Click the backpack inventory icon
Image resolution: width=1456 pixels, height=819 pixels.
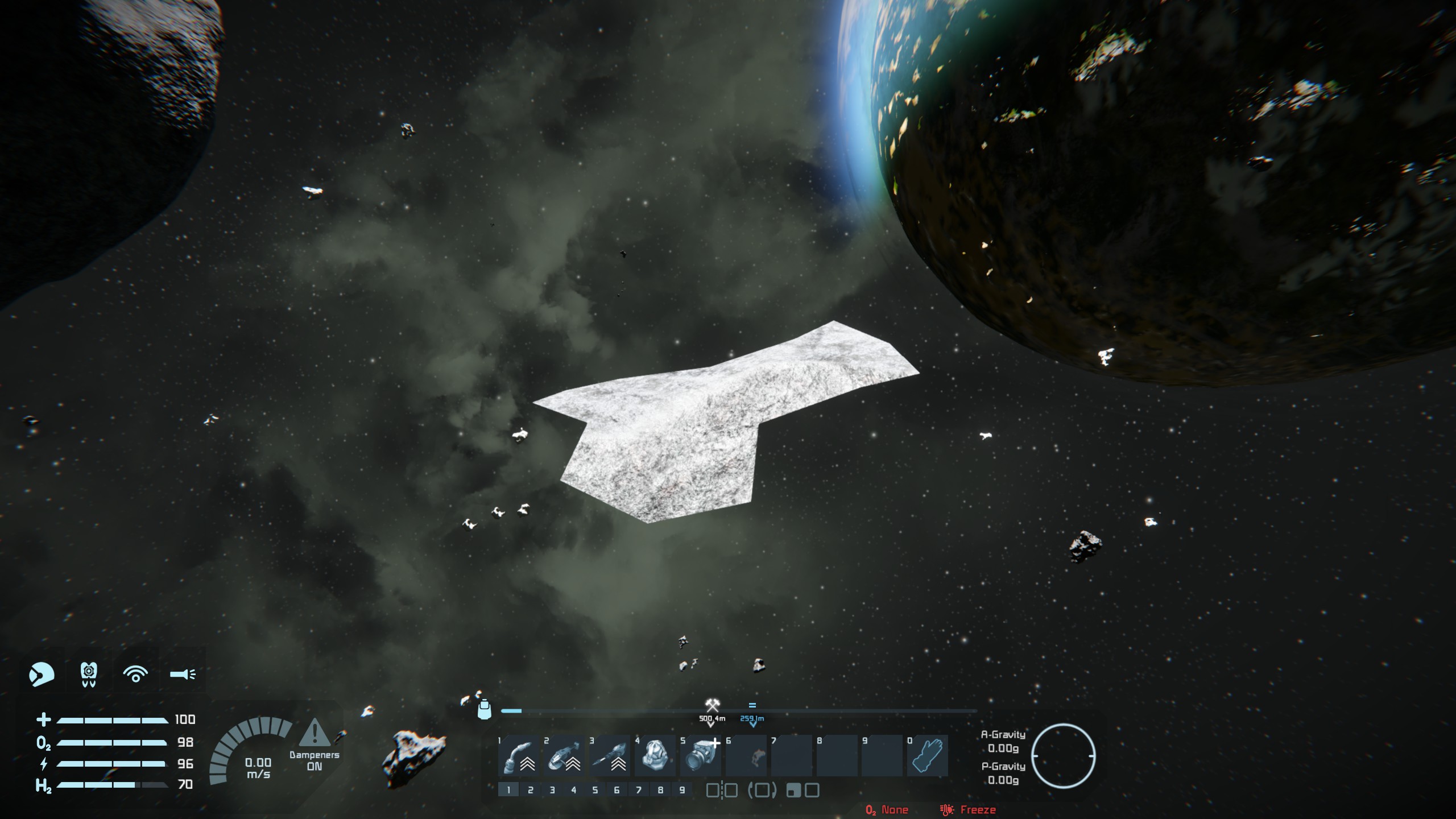click(x=484, y=709)
